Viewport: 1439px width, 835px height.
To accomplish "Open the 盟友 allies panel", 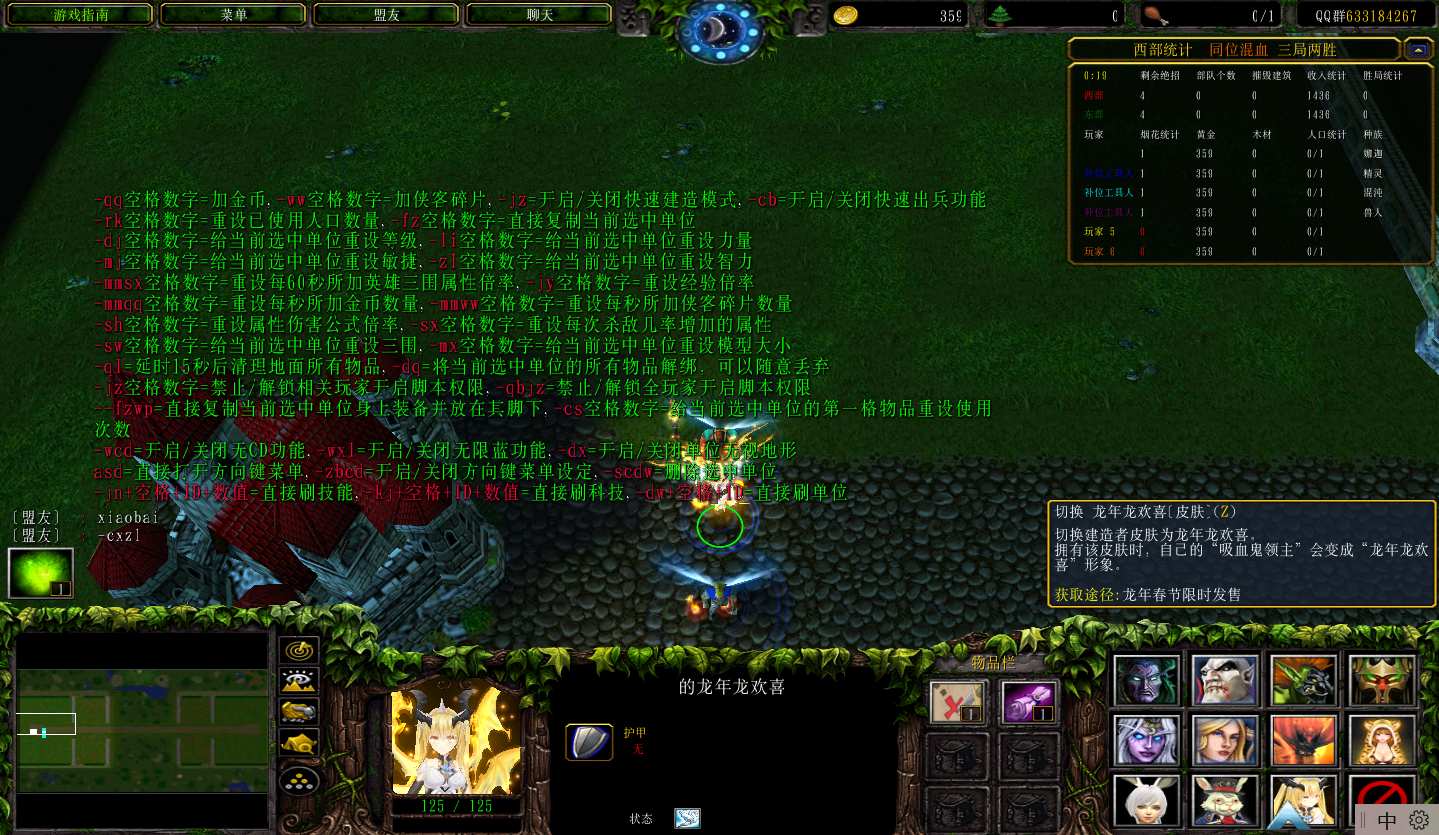I will (x=386, y=15).
